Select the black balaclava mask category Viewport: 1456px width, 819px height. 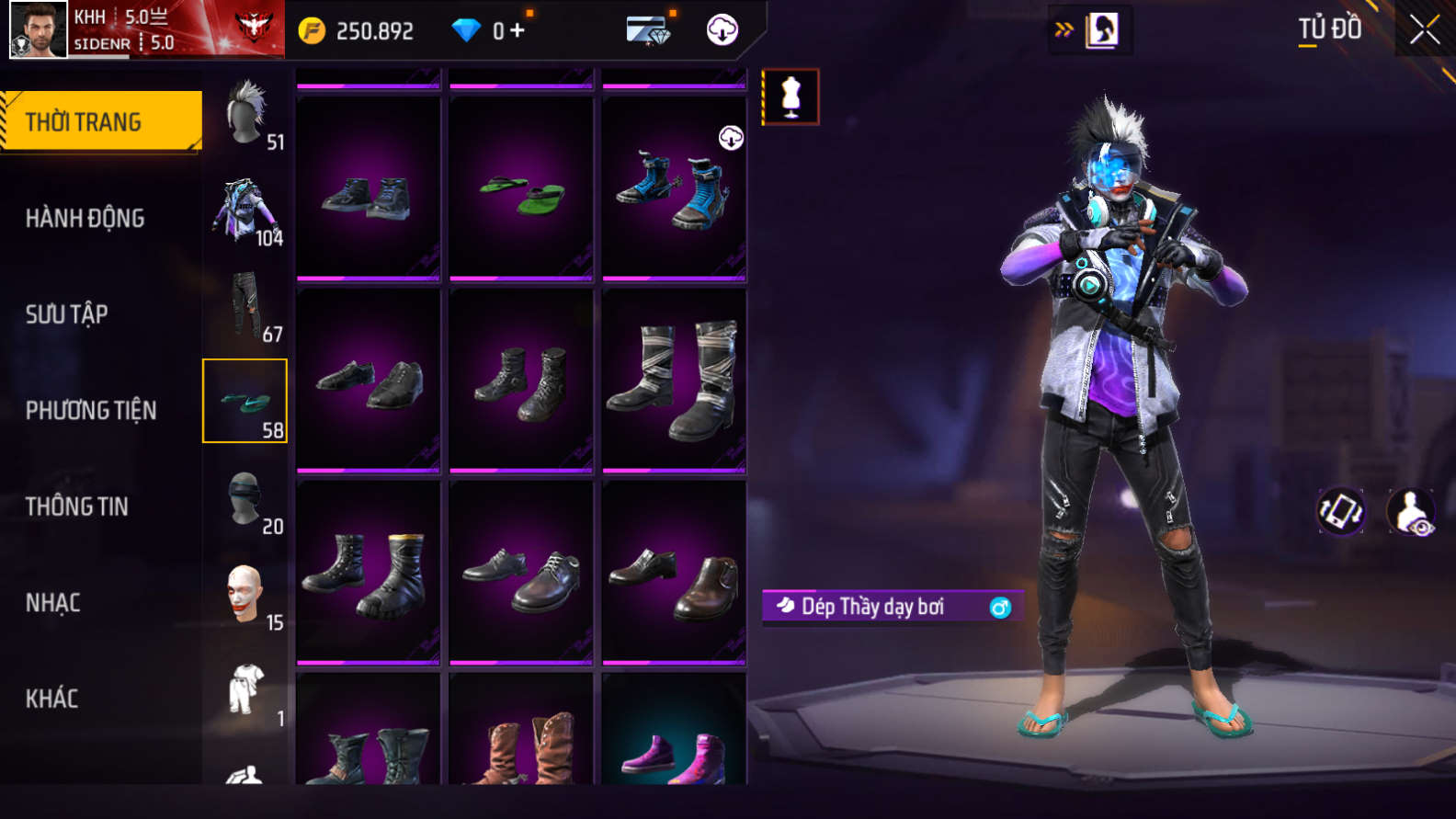(245, 500)
